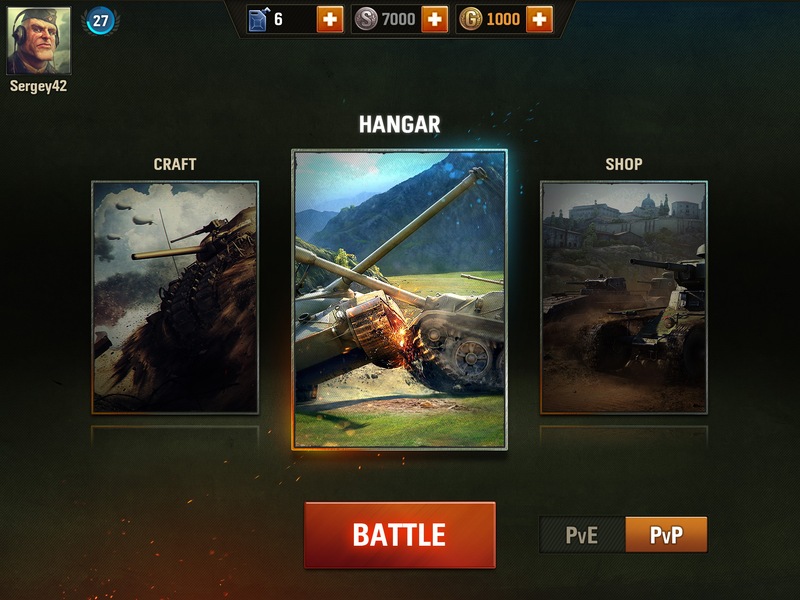Open the Craft card
Screen dimensions: 800x600
click(175, 297)
